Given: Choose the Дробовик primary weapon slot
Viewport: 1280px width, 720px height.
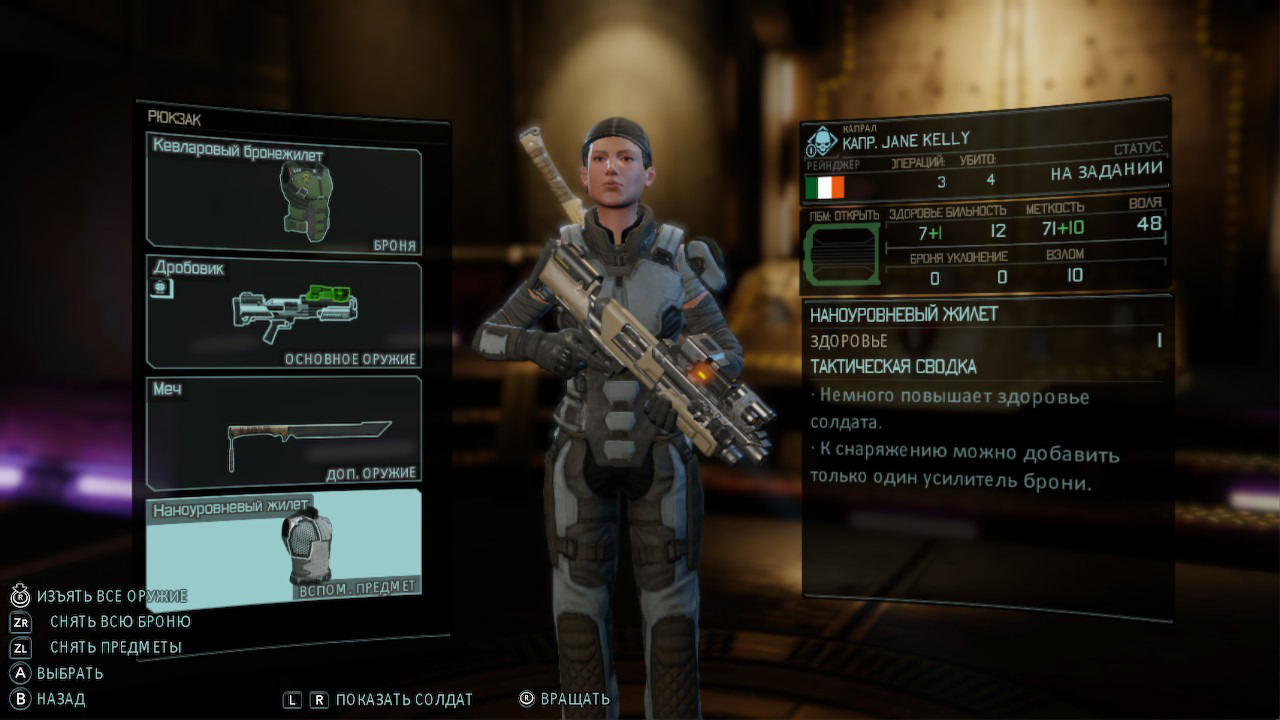Looking at the screenshot, I should pyautogui.click(x=284, y=314).
